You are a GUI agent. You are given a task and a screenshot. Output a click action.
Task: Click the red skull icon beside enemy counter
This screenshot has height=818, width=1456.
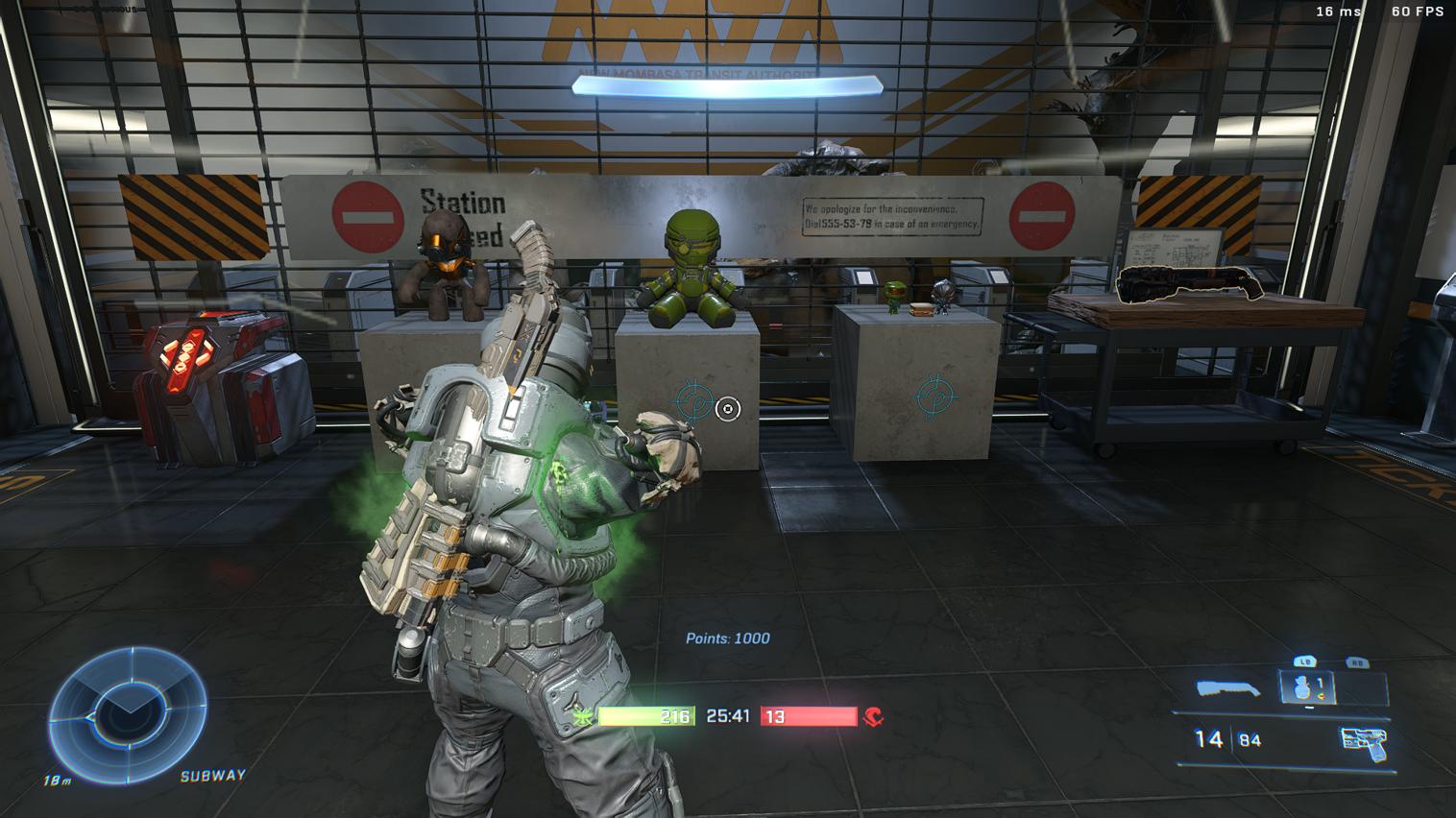(872, 715)
